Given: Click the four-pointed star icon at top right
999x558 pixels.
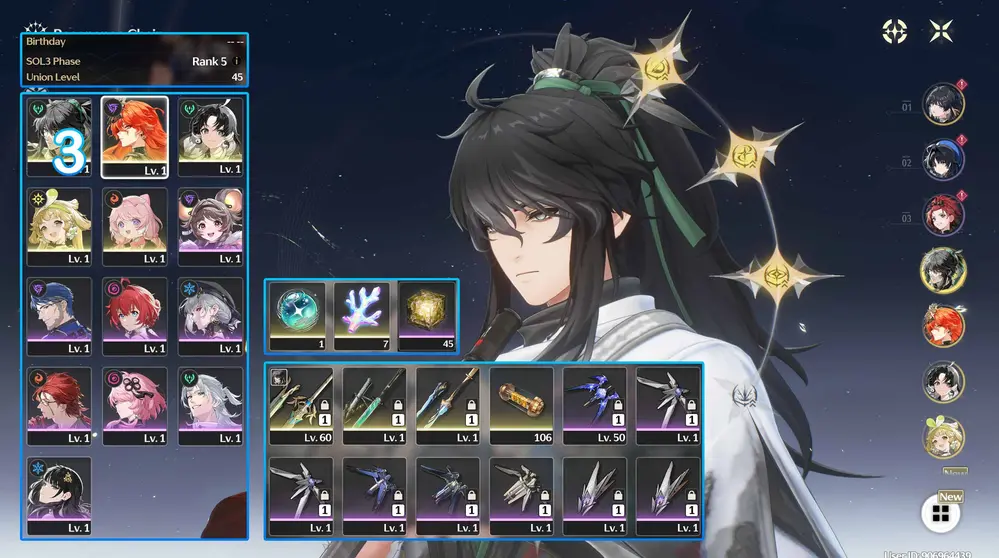Looking at the screenshot, I should coord(941,31).
